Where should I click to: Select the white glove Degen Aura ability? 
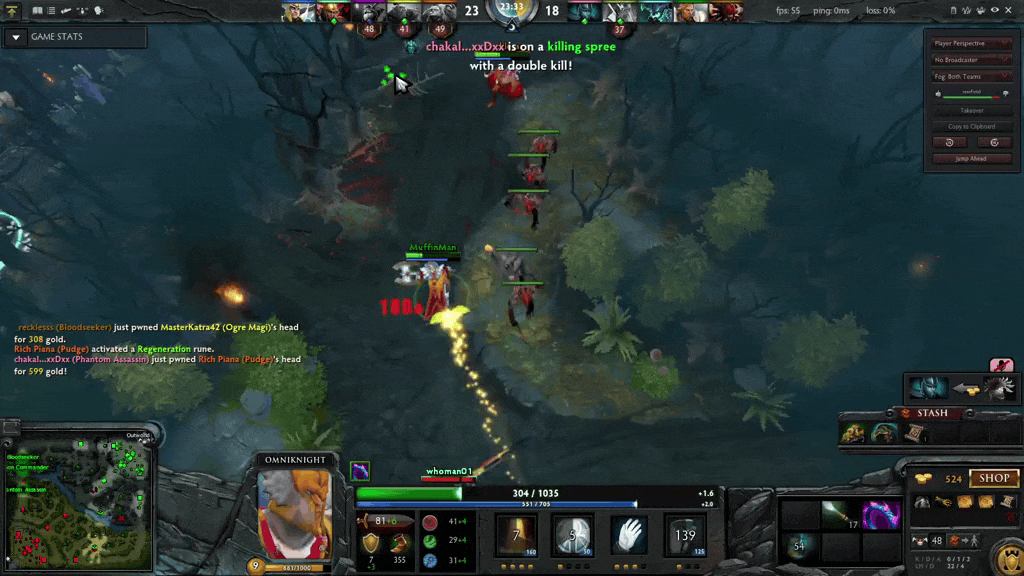tap(629, 535)
